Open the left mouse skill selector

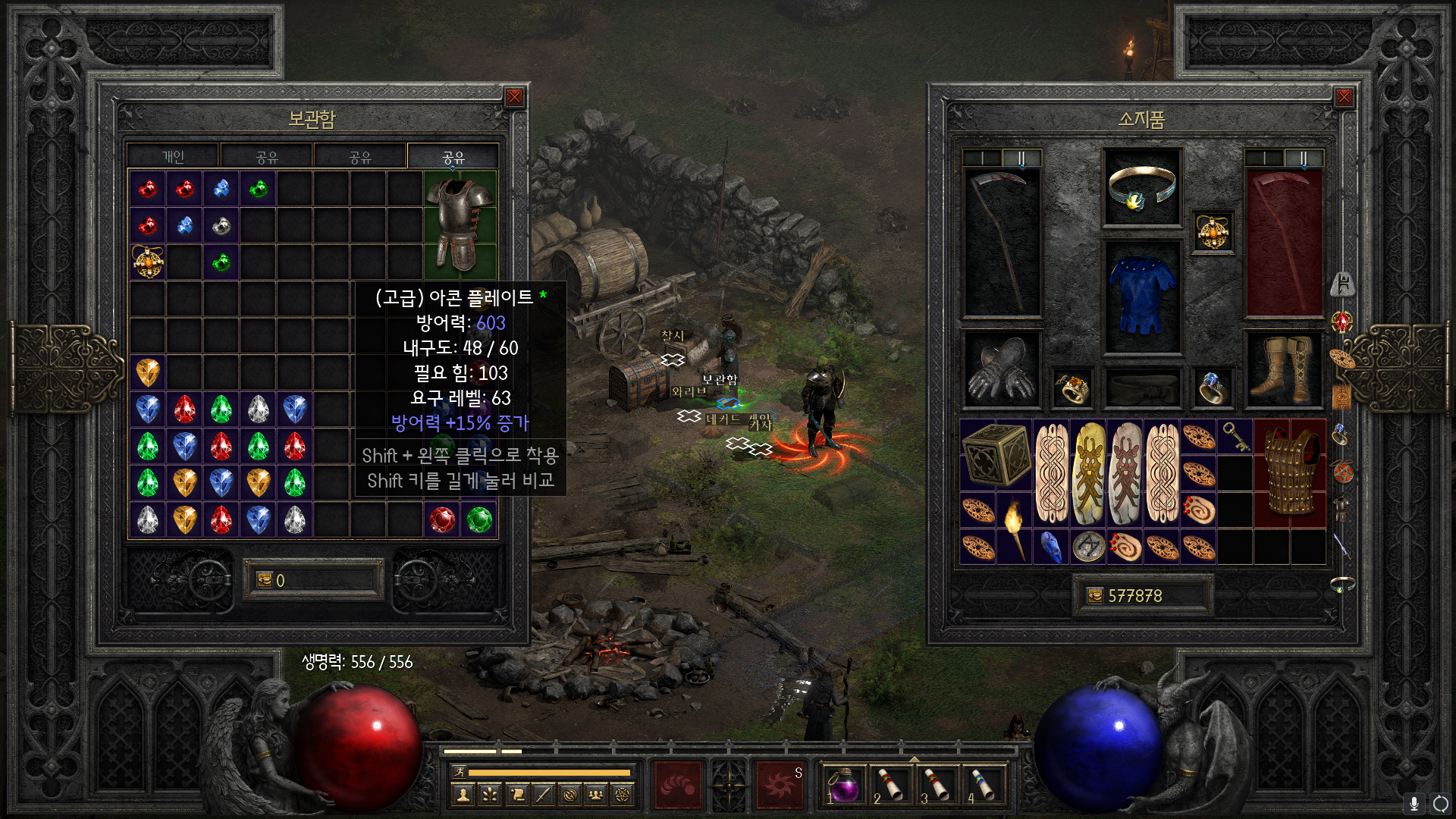click(677, 784)
